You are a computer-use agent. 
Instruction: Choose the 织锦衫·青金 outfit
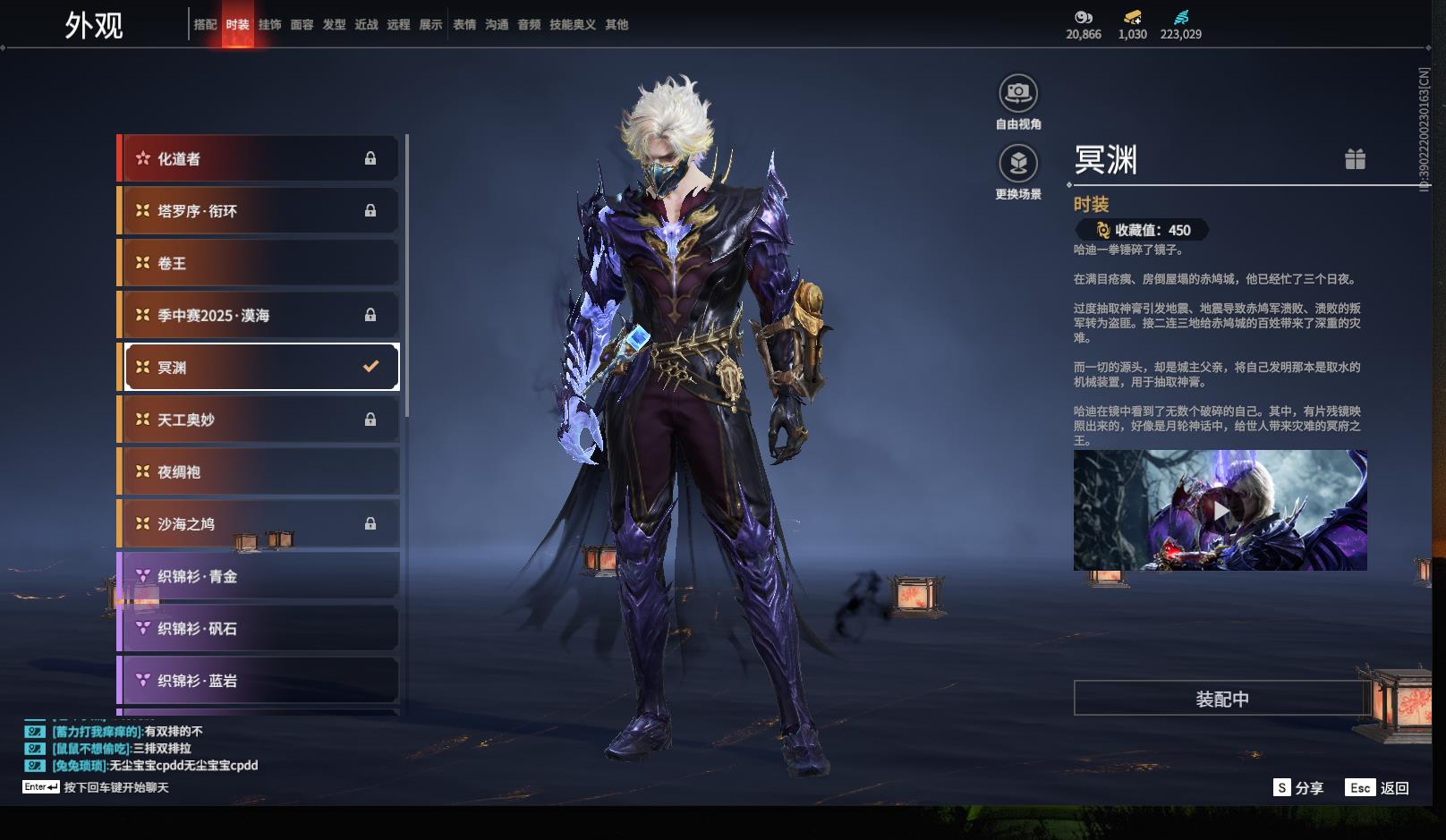259,576
